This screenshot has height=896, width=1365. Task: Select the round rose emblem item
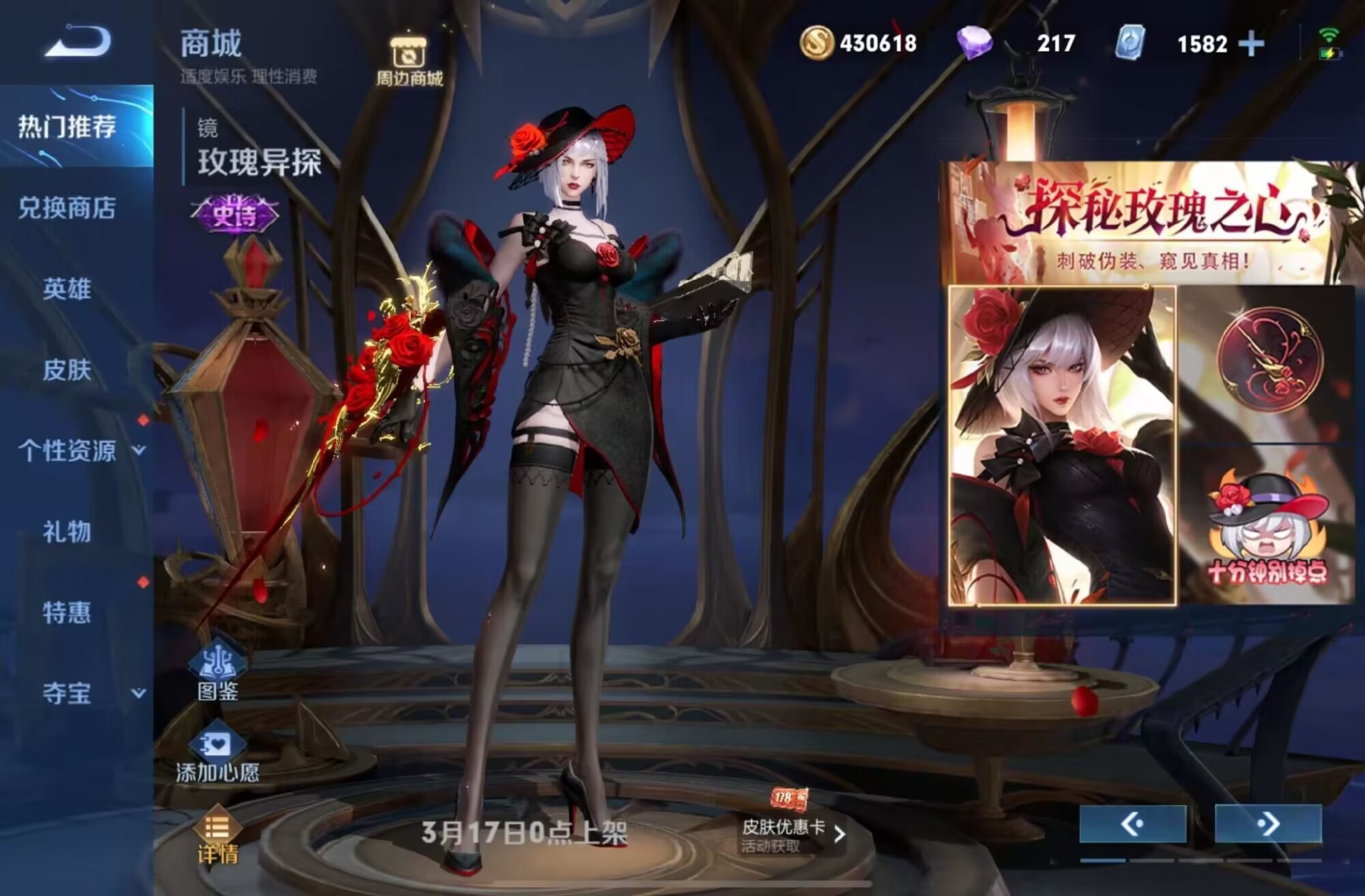(1269, 362)
